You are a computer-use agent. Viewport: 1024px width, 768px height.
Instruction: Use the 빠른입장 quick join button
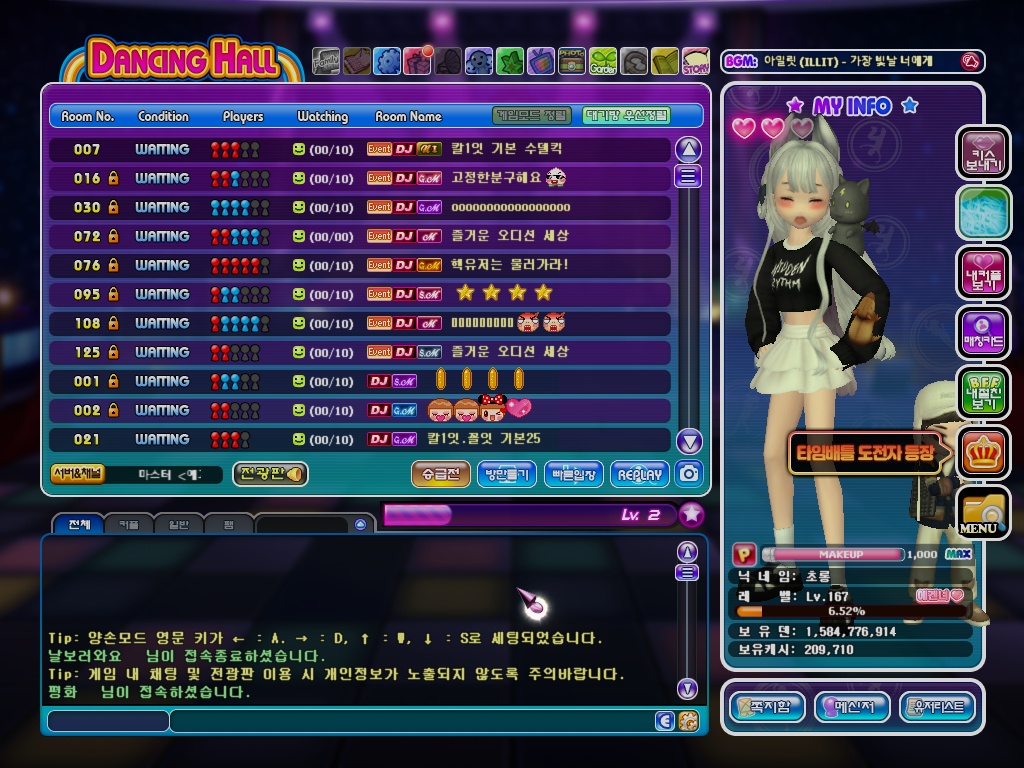pos(573,474)
